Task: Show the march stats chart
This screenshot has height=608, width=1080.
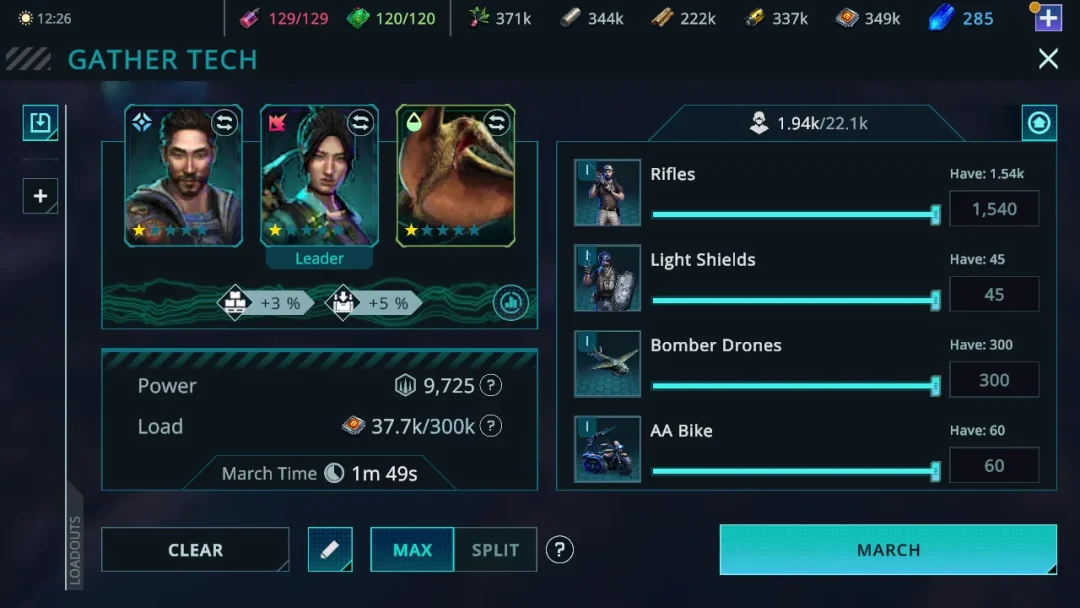Action: 510,303
